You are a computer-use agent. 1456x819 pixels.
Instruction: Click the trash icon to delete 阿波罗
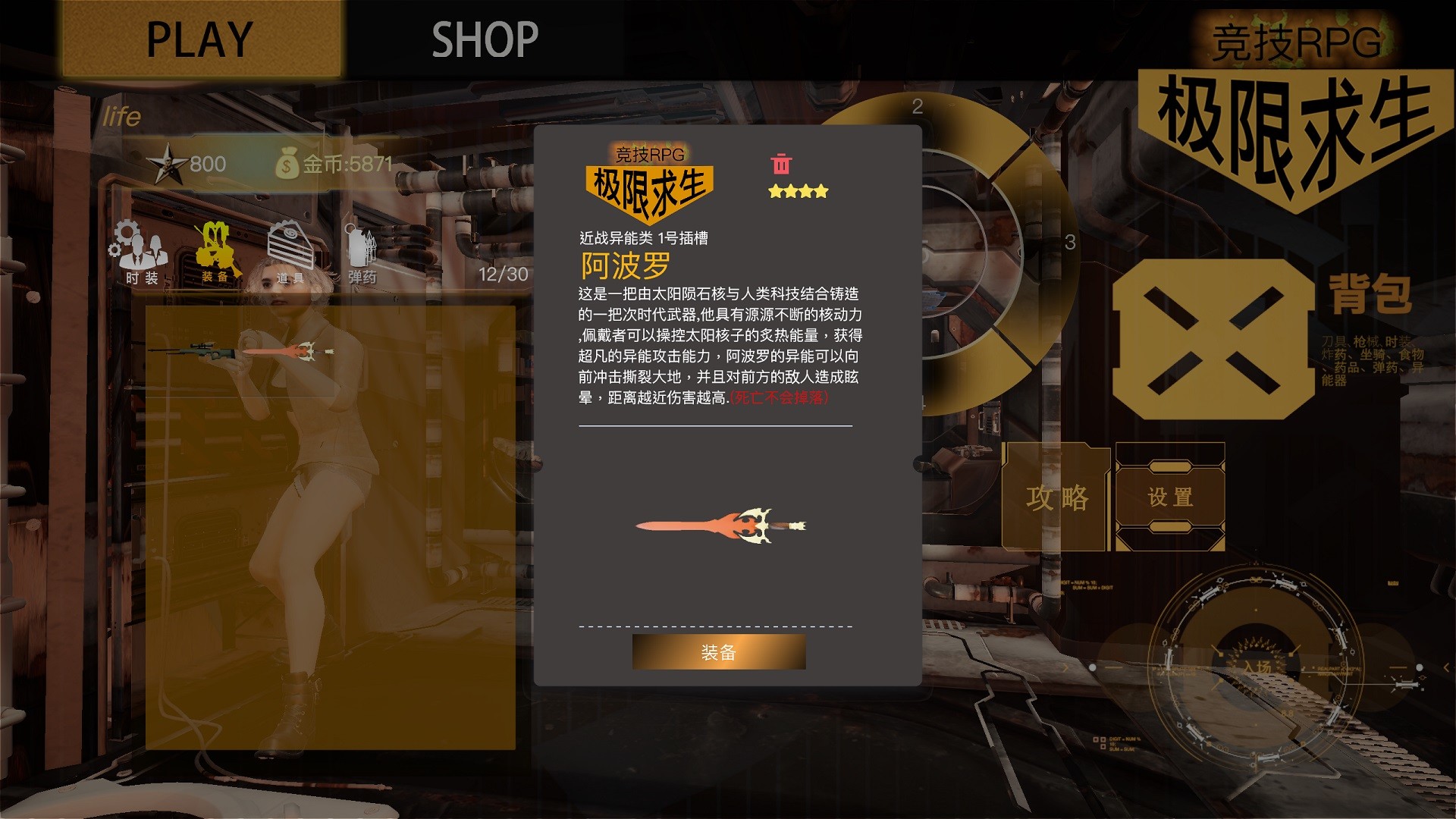point(780,162)
